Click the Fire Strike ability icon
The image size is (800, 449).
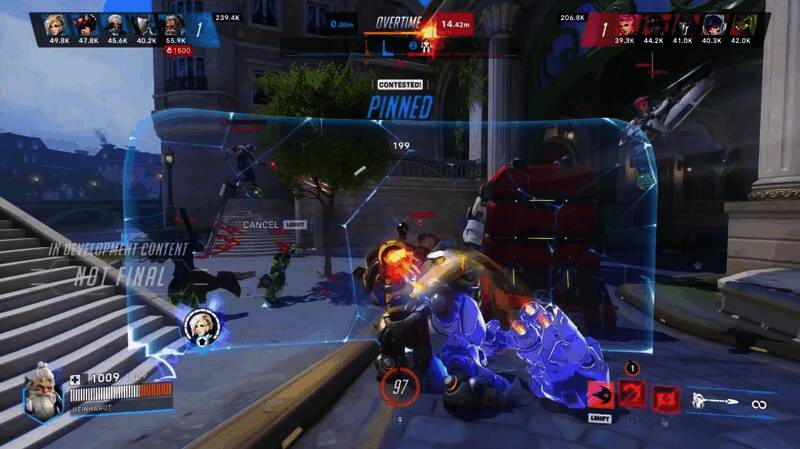[x=632, y=397]
